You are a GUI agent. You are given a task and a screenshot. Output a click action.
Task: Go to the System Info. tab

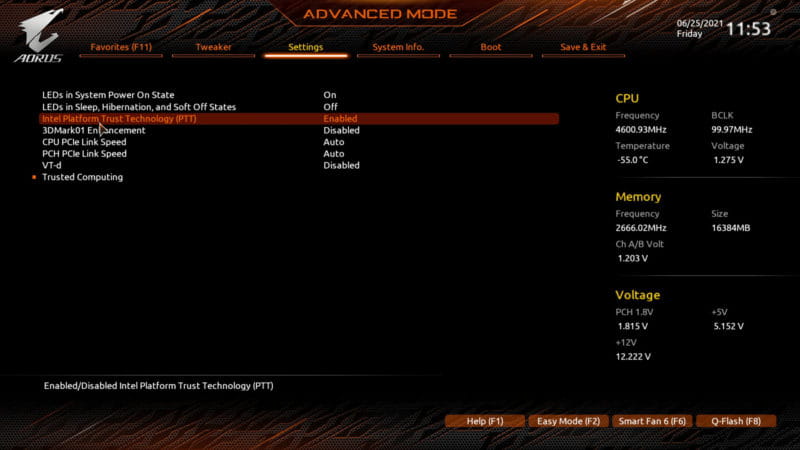[x=398, y=47]
